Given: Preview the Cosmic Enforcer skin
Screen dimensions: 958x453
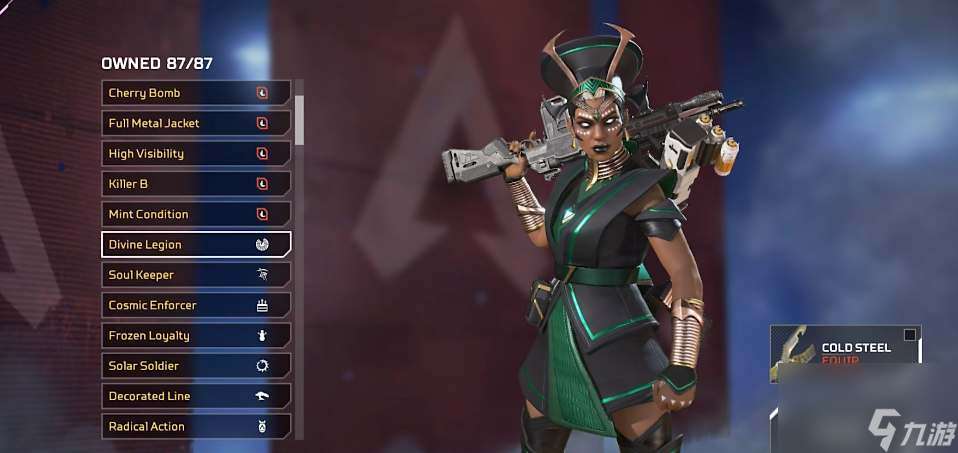Looking at the screenshot, I should coord(196,305).
